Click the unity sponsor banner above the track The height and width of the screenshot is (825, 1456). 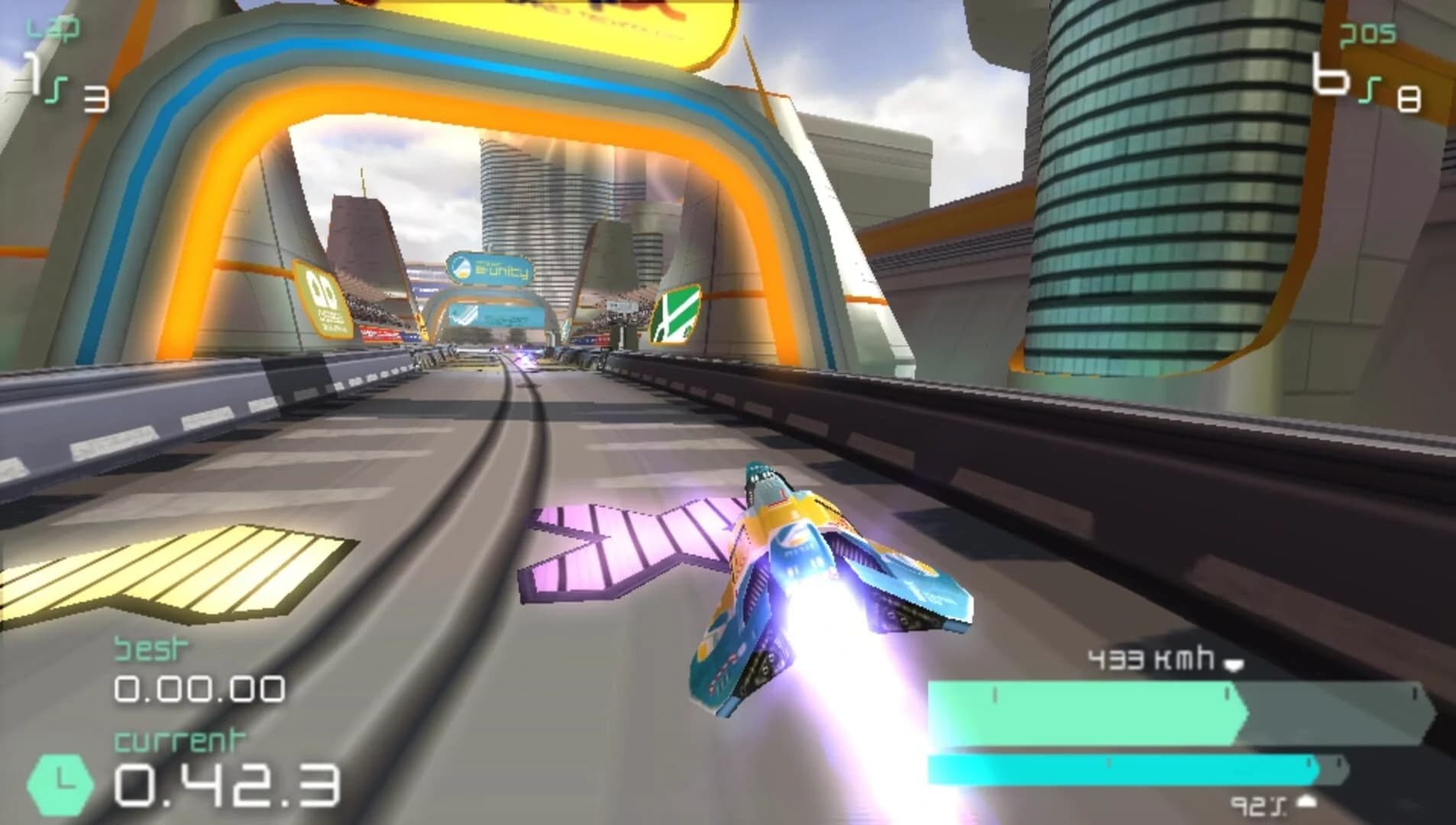pos(489,269)
